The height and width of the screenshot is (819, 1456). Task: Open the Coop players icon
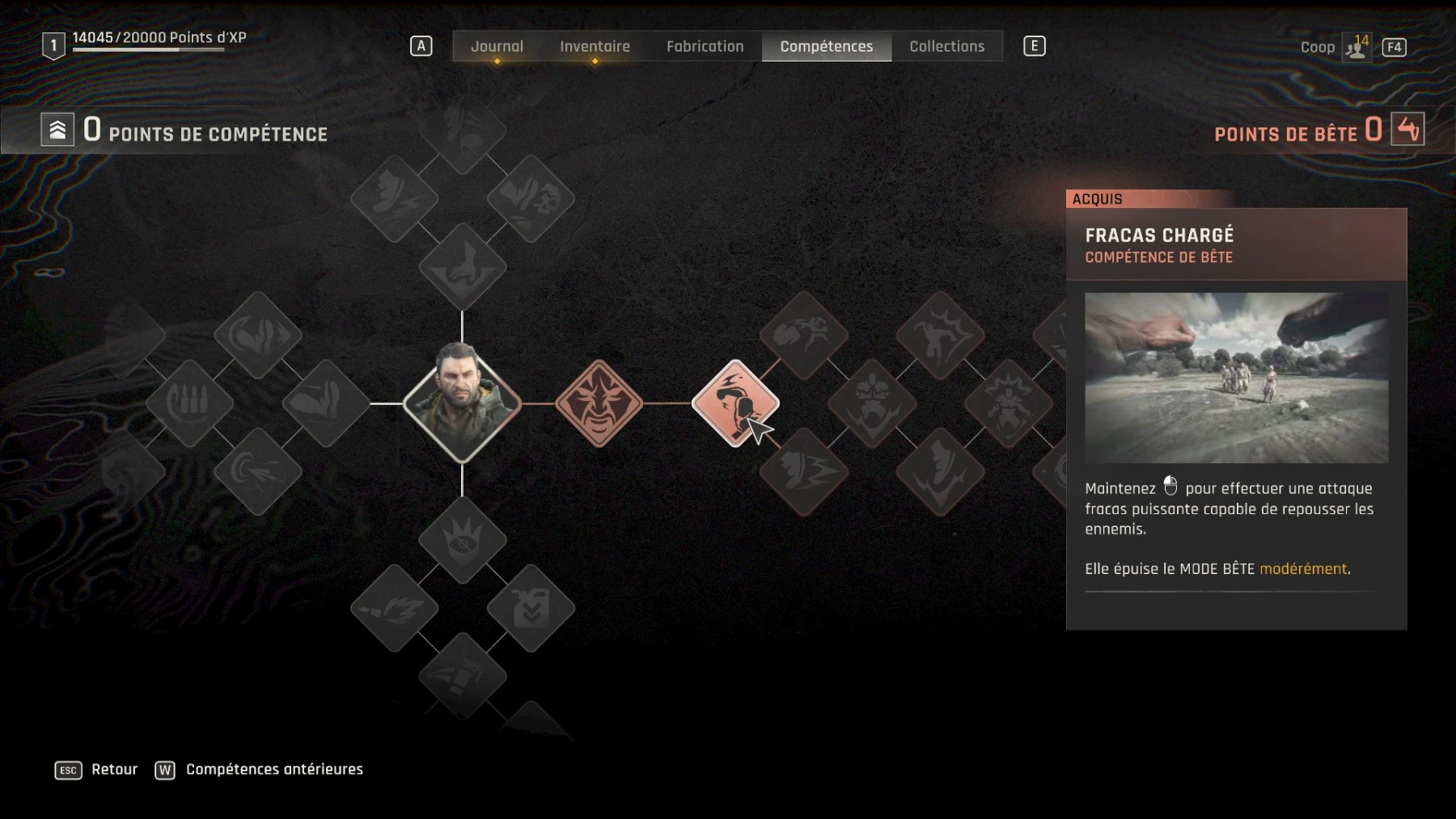coord(1356,48)
